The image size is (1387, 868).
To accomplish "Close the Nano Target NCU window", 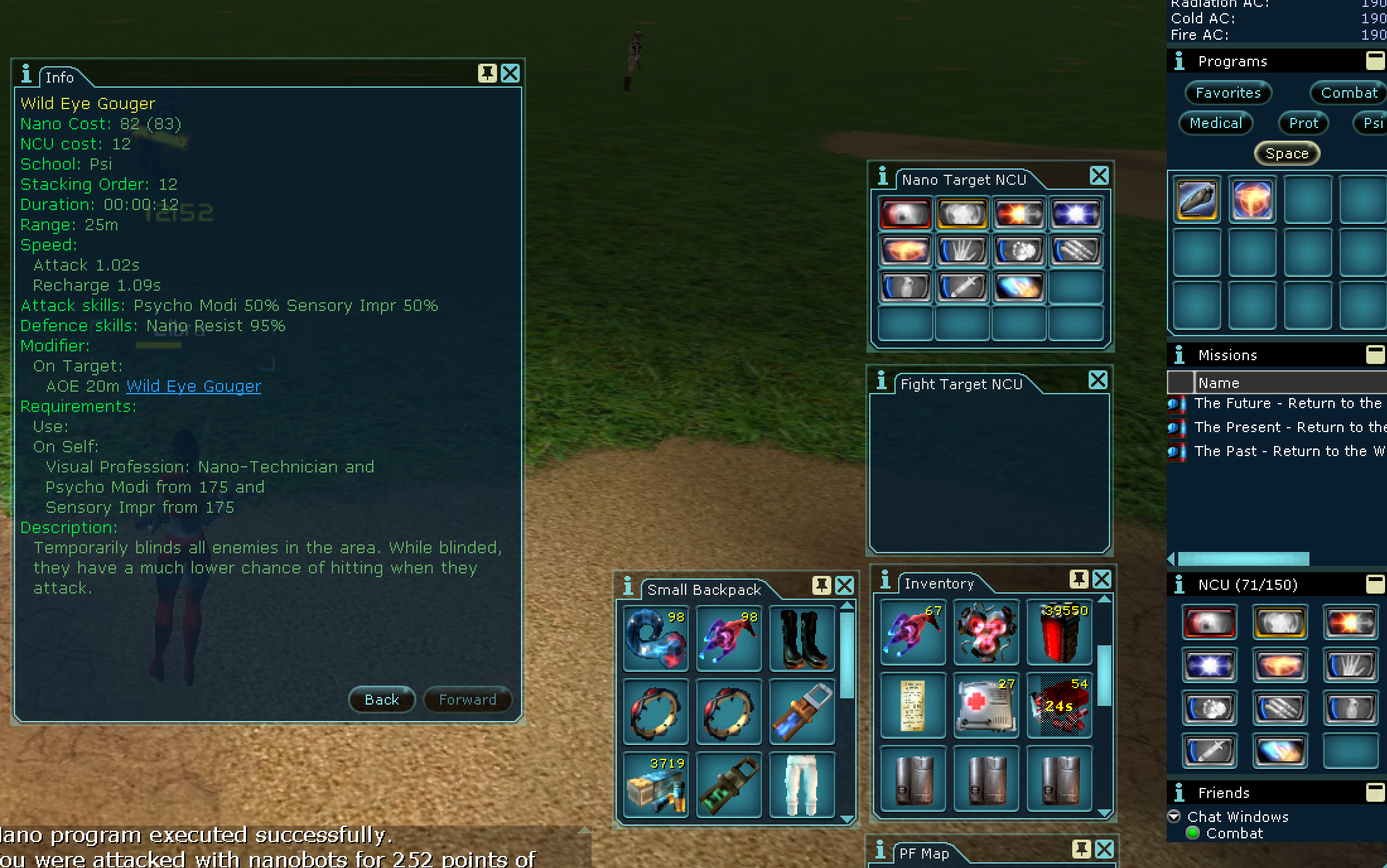I will tap(1099, 176).
